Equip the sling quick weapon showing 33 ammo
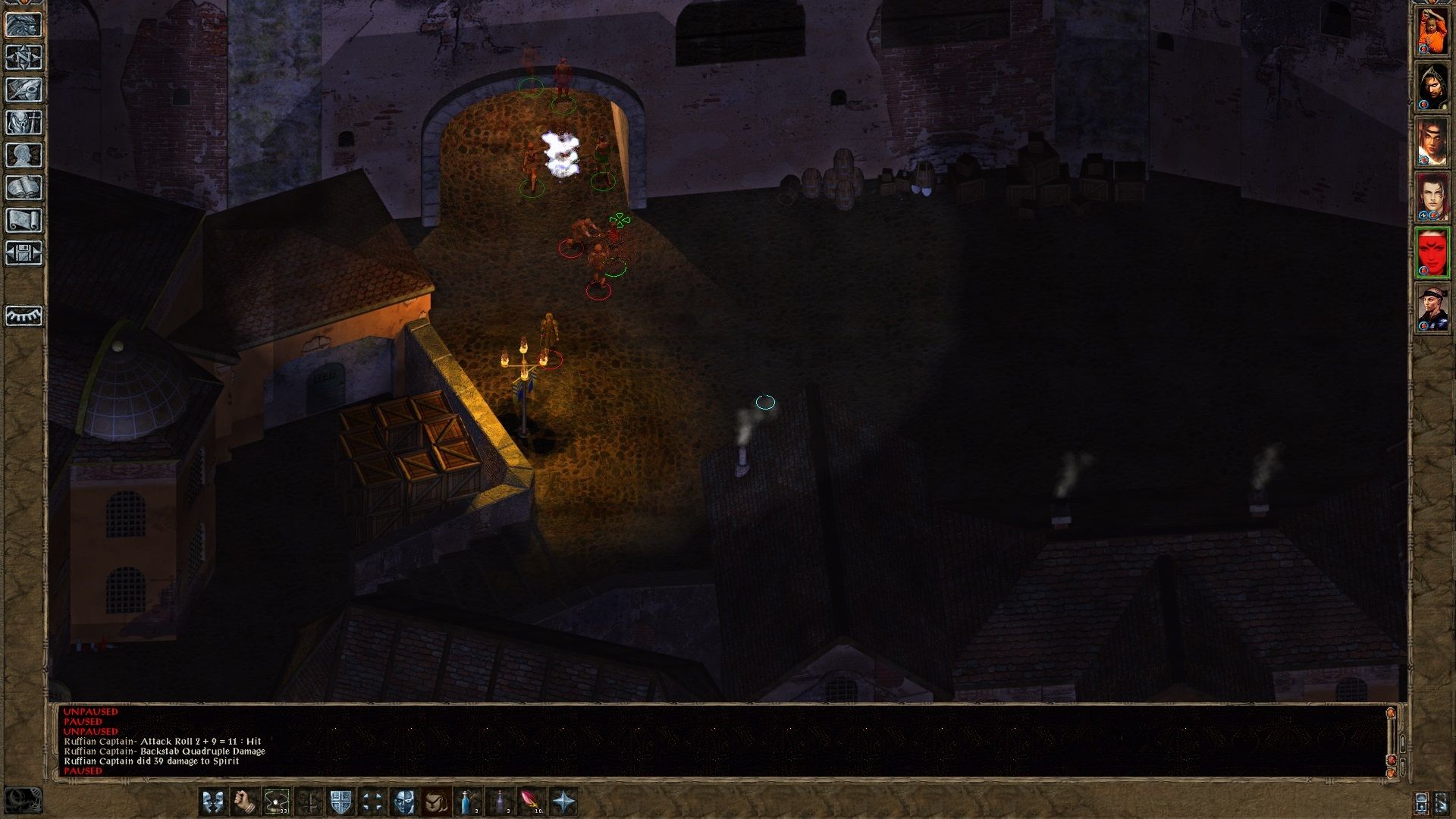This screenshot has height=819, width=1456. pyautogui.click(x=276, y=802)
